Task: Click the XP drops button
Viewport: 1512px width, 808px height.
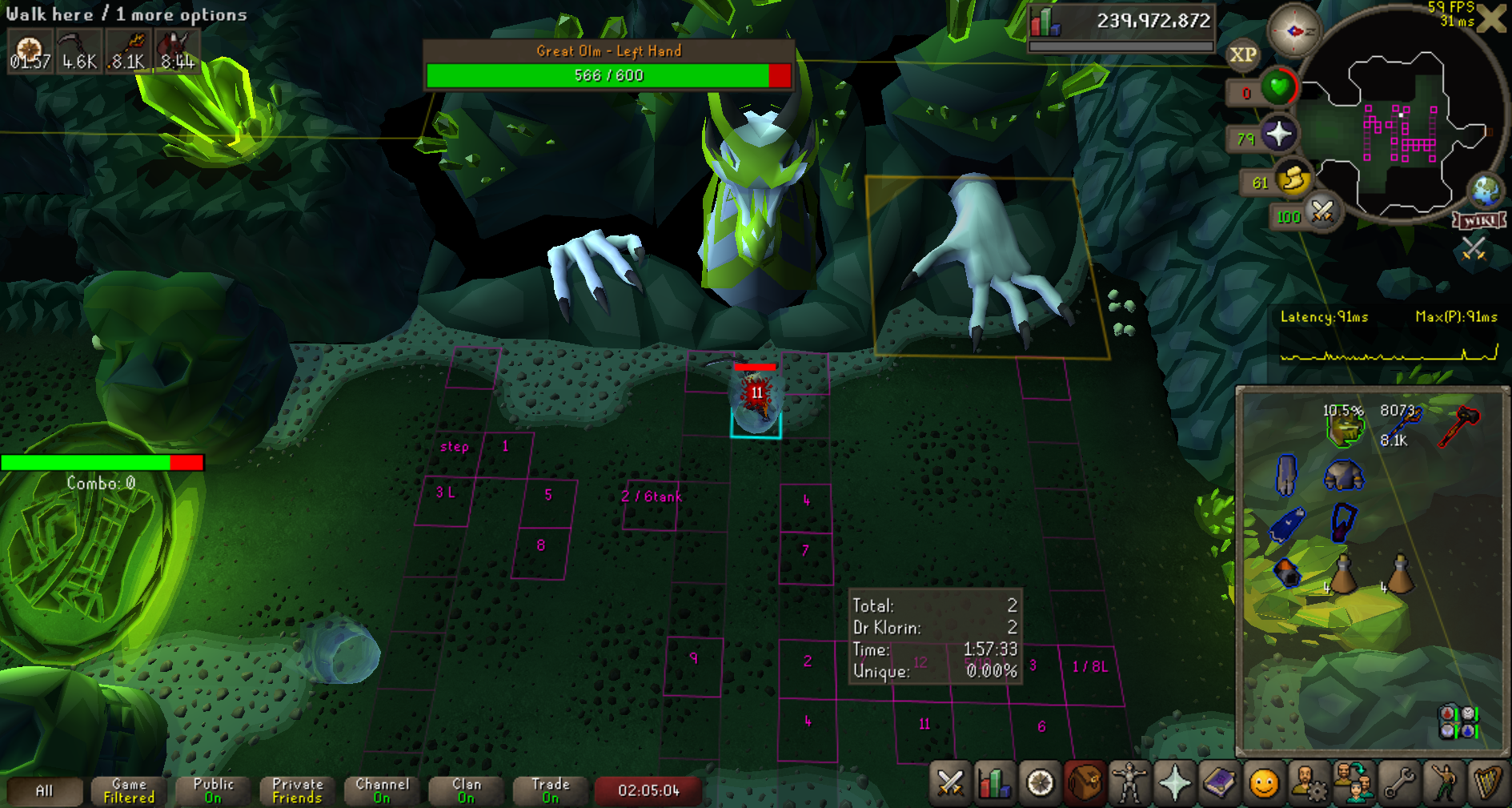Action: tap(1242, 55)
